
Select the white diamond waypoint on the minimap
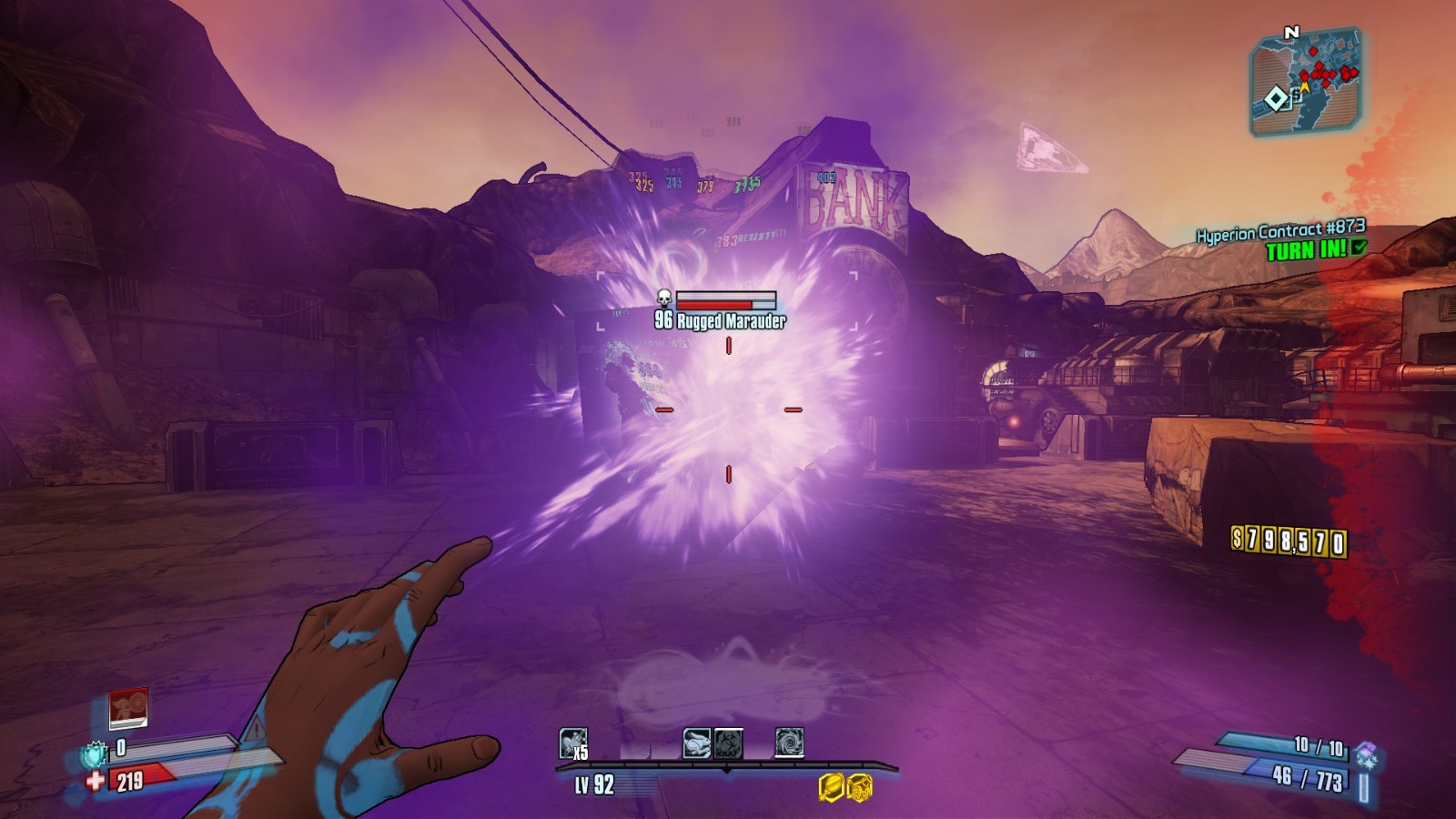[x=1276, y=97]
